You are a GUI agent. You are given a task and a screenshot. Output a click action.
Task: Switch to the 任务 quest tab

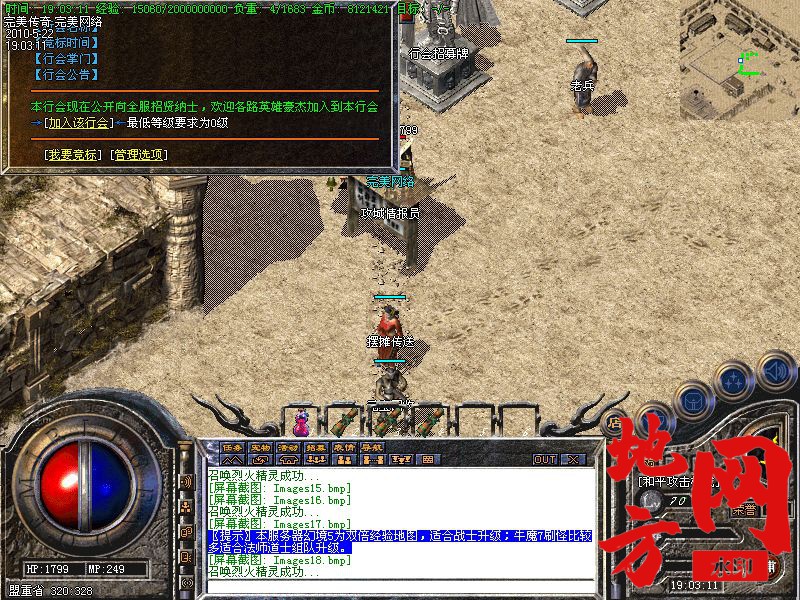(x=232, y=447)
